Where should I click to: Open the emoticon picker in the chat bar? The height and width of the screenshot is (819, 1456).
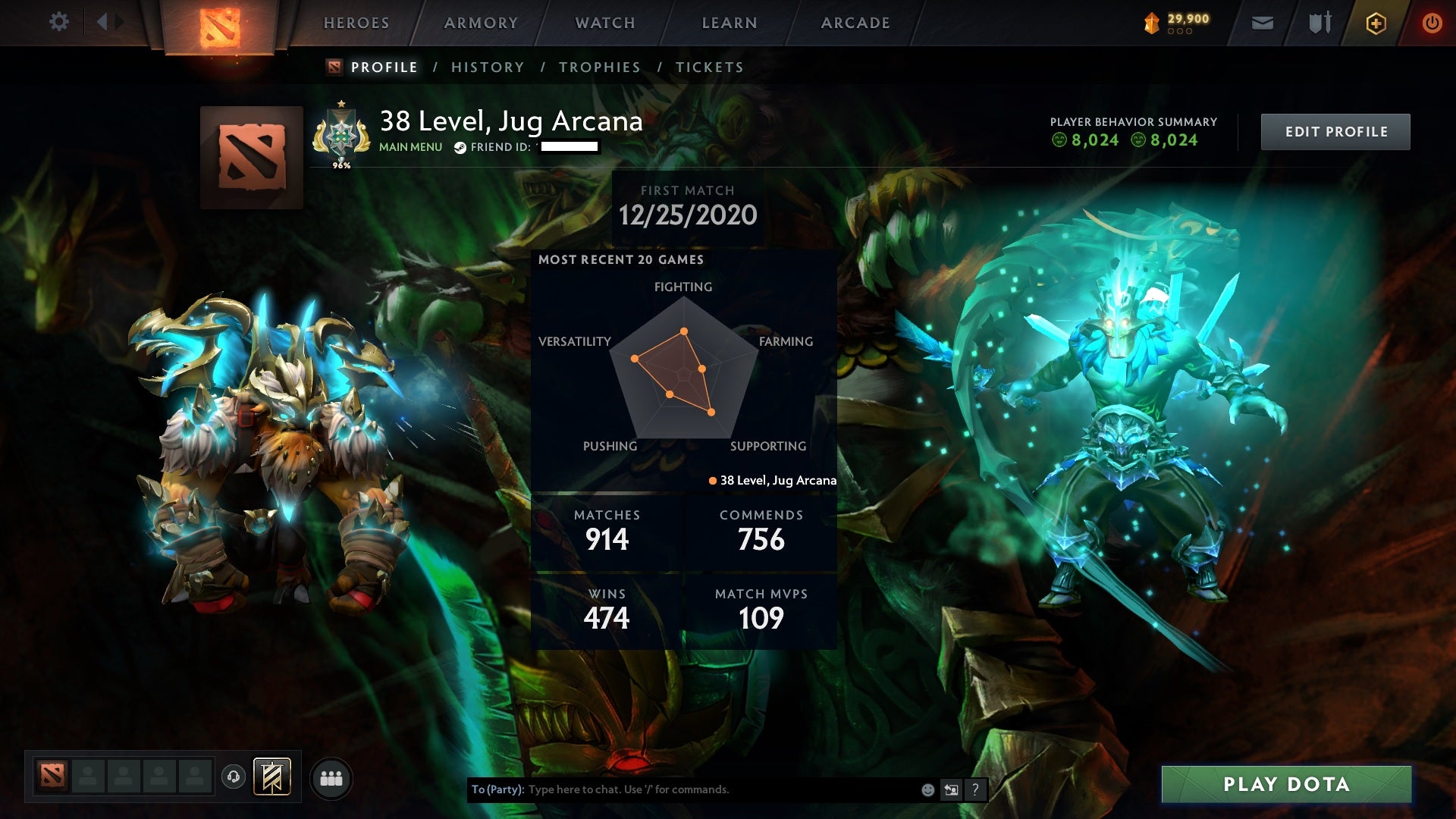pyautogui.click(x=927, y=789)
